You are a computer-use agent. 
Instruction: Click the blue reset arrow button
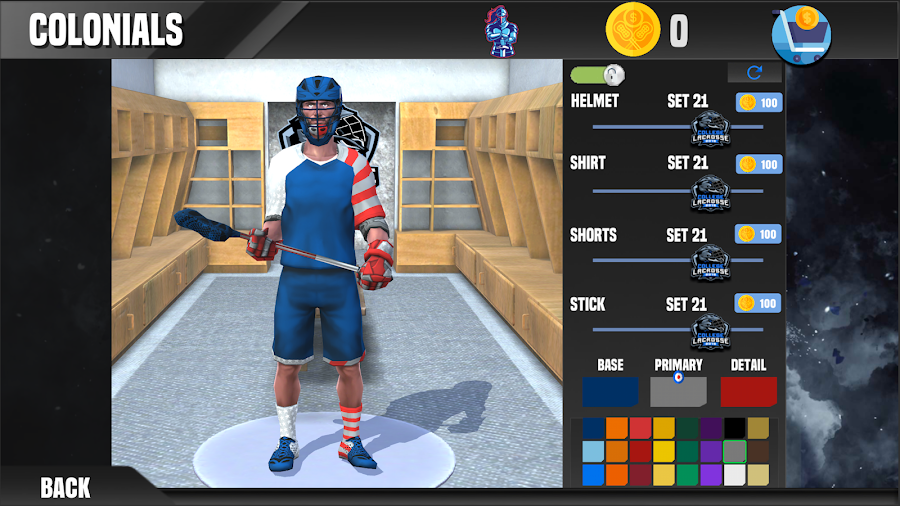[x=754, y=73]
